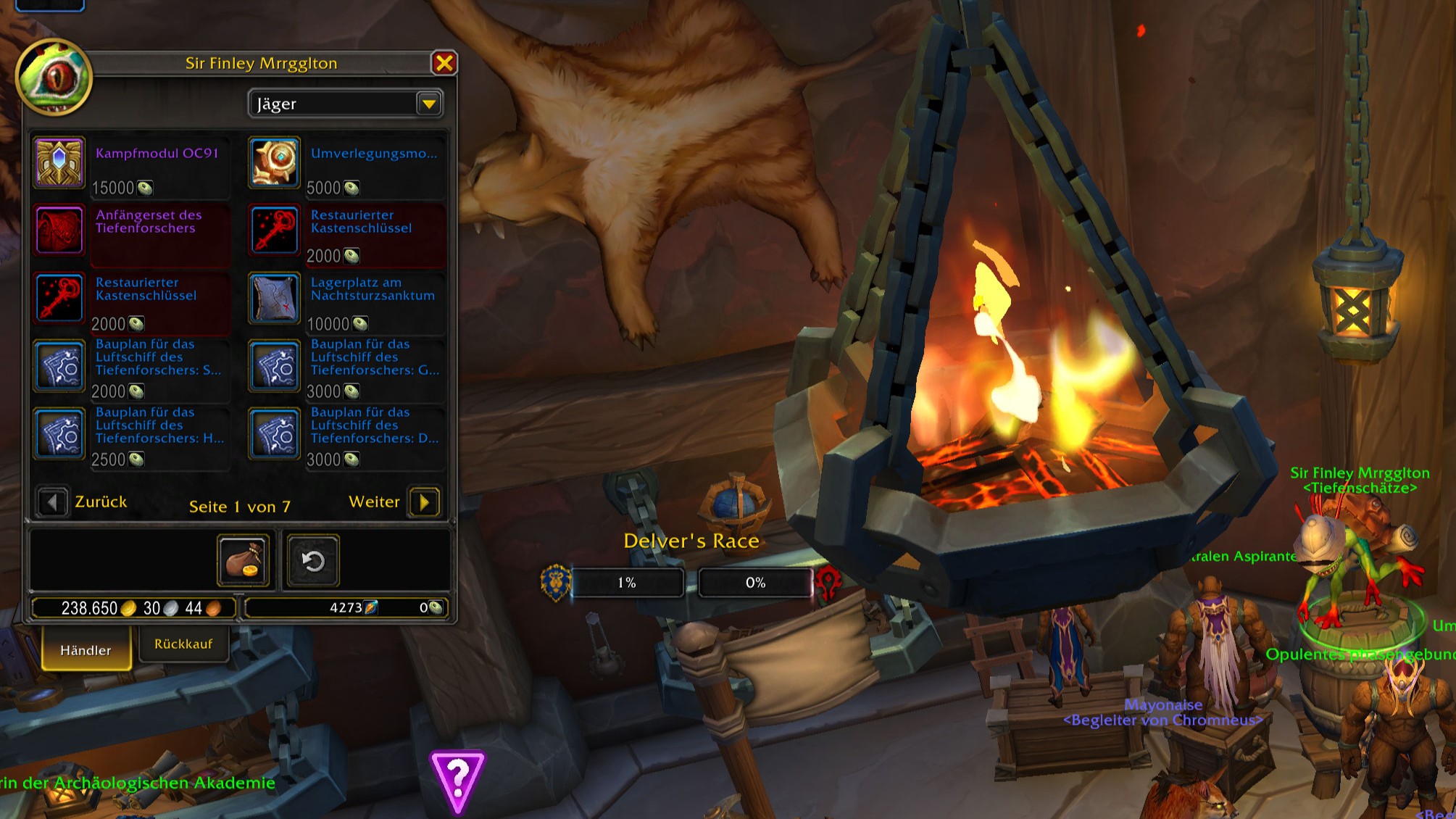Go to the next vendor page with Weiter arrow
Viewport: 1456px width, 819px height.
click(x=425, y=502)
